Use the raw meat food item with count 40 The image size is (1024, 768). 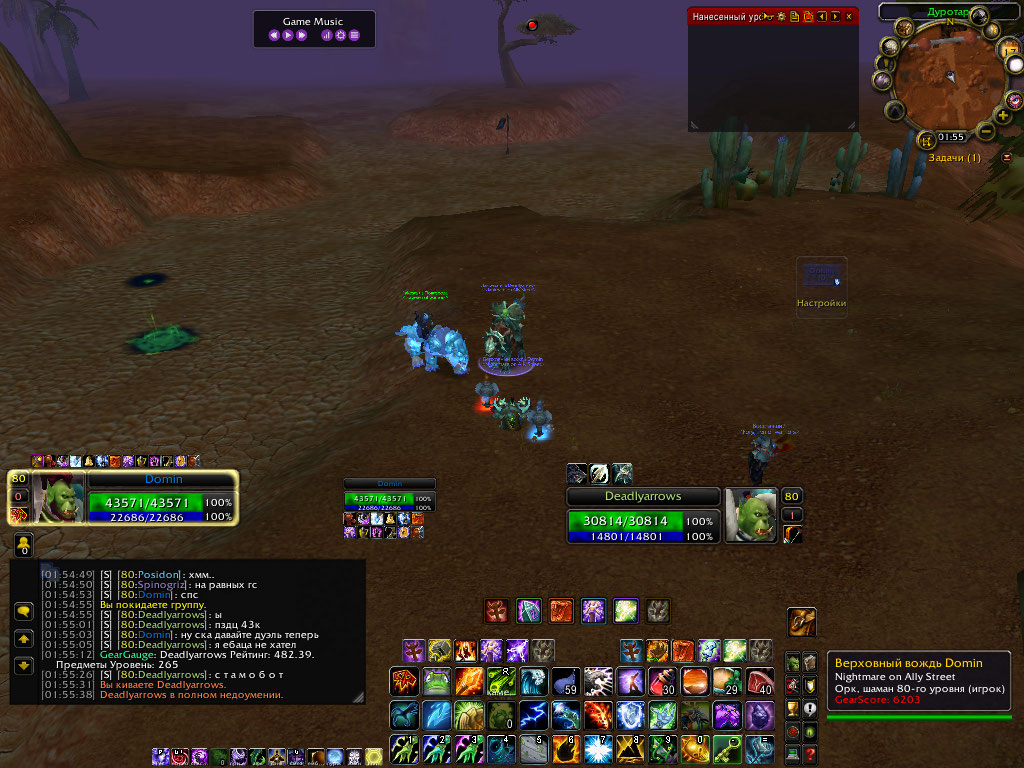pos(760,682)
